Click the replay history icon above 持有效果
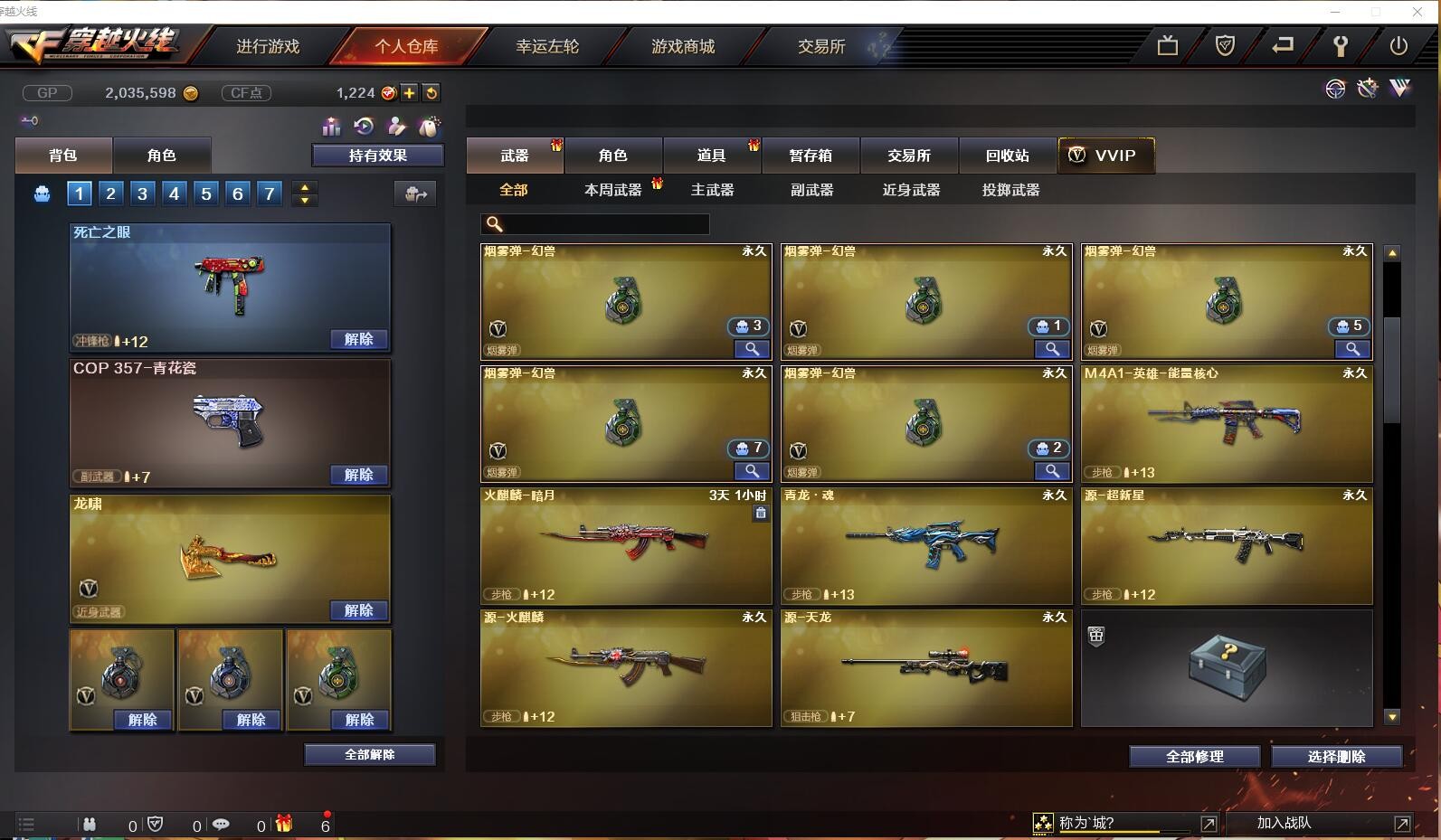 point(364,127)
